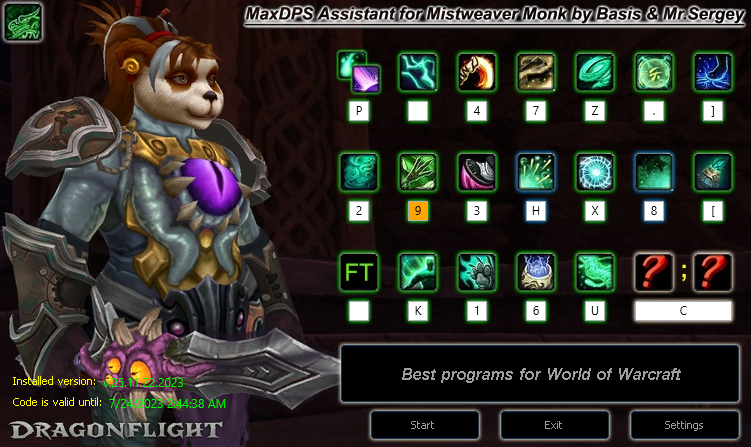Exit the MaxDPS Assistant program
The image size is (751, 447).
[553, 425]
